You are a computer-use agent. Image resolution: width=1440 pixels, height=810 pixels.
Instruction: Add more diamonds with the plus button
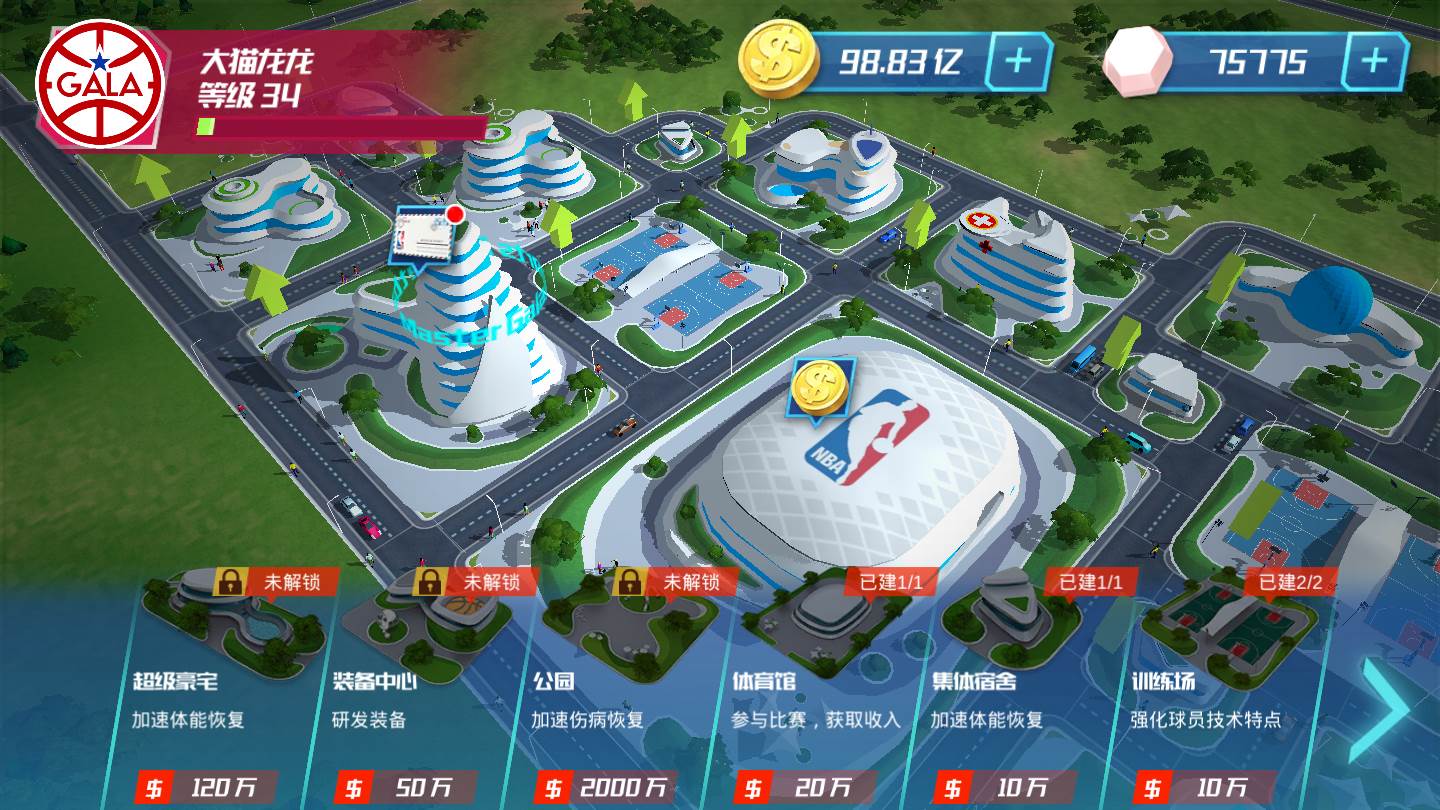[x=1374, y=62]
